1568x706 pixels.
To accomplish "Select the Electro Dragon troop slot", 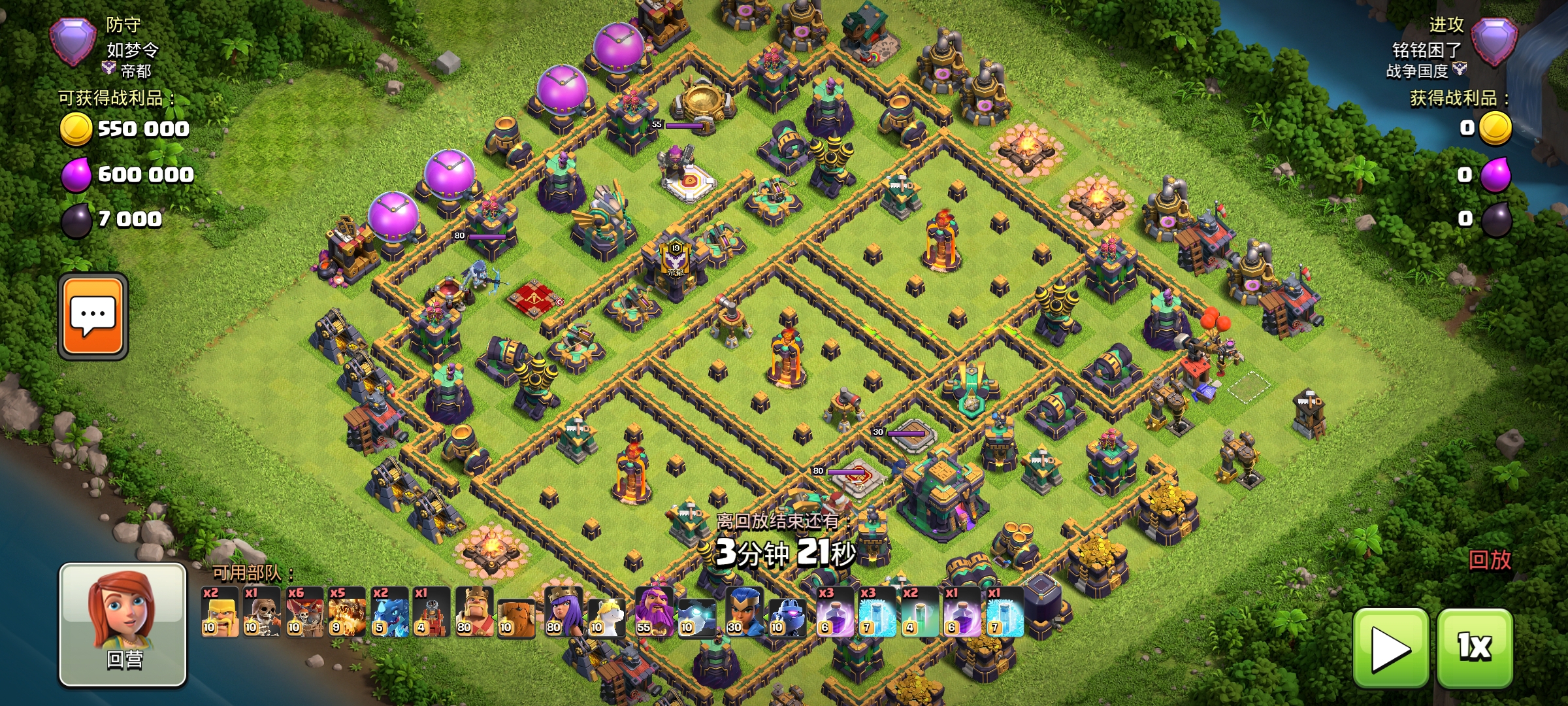I will click(x=389, y=612).
